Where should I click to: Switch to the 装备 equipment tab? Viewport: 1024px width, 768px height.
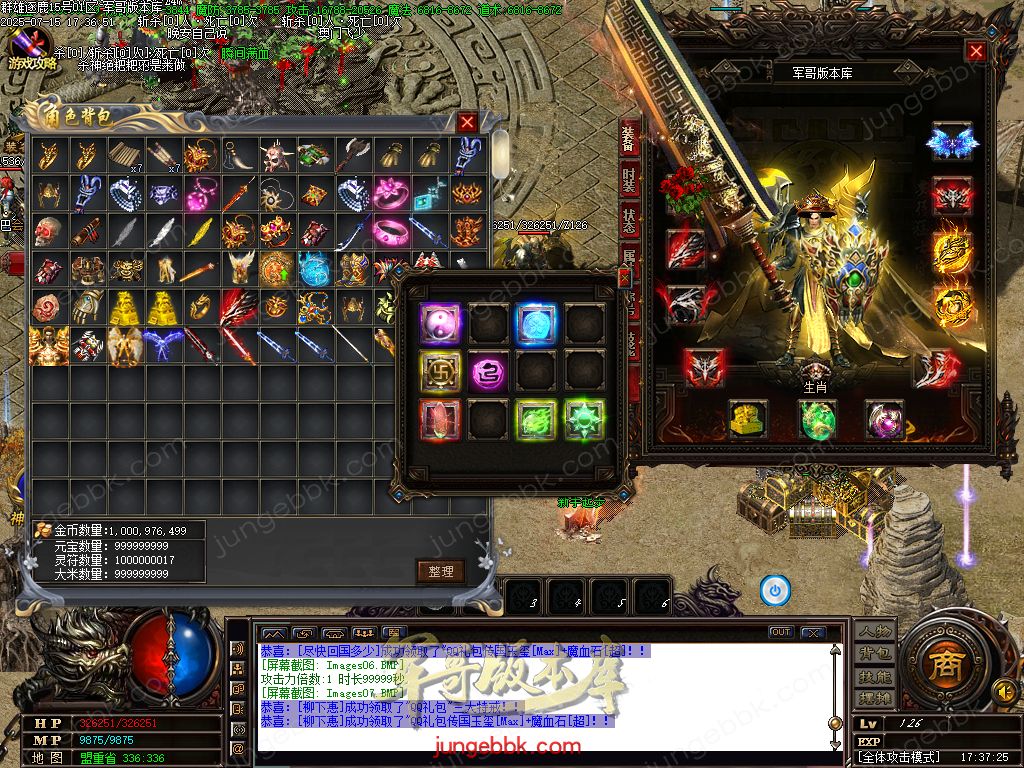pos(628,139)
